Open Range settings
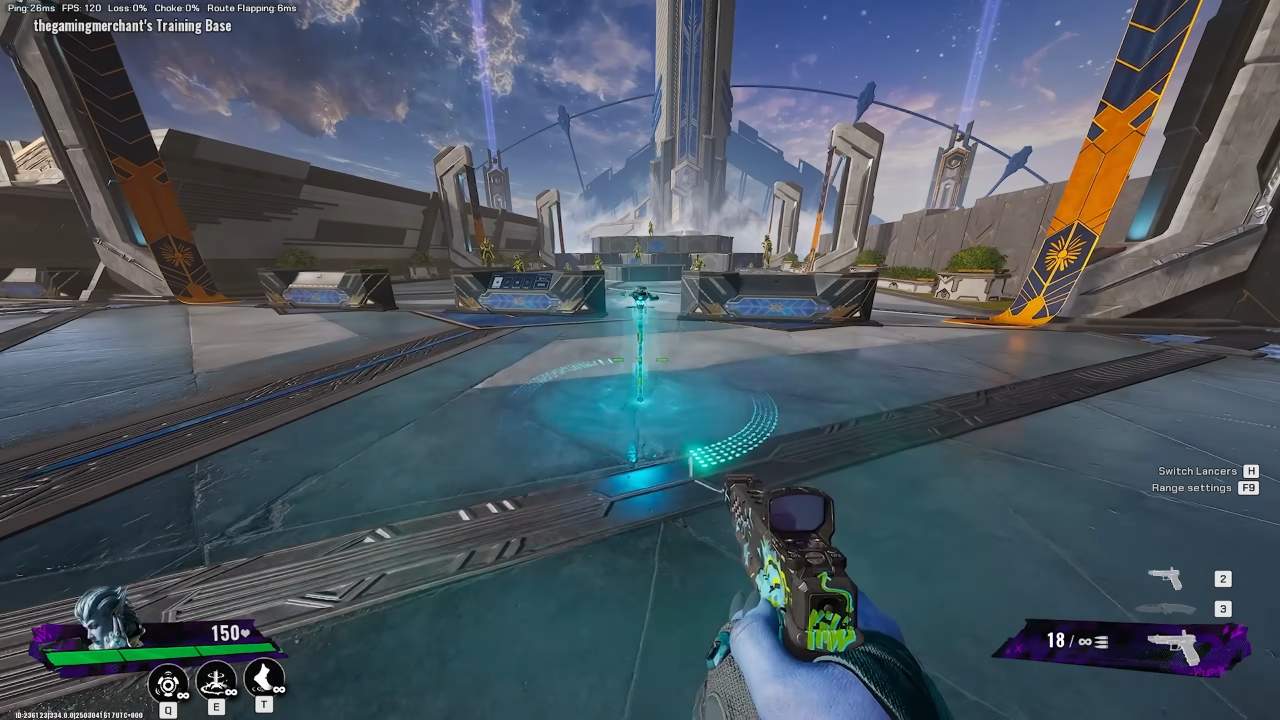 coord(1192,488)
